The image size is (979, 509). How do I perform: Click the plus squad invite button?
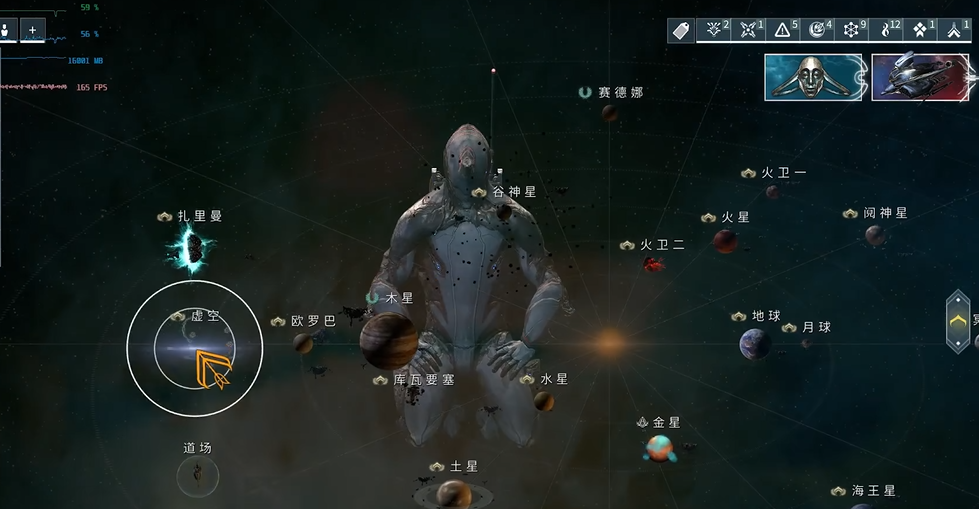[32, 31]
